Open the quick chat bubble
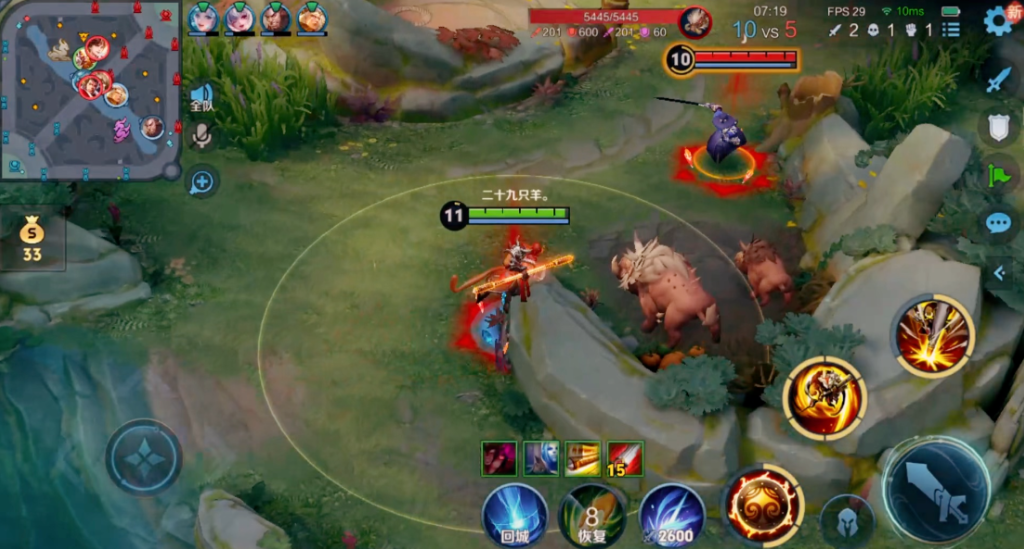Image resolution: width=1024 pixels, height=549 pixels. click(999, 222)
